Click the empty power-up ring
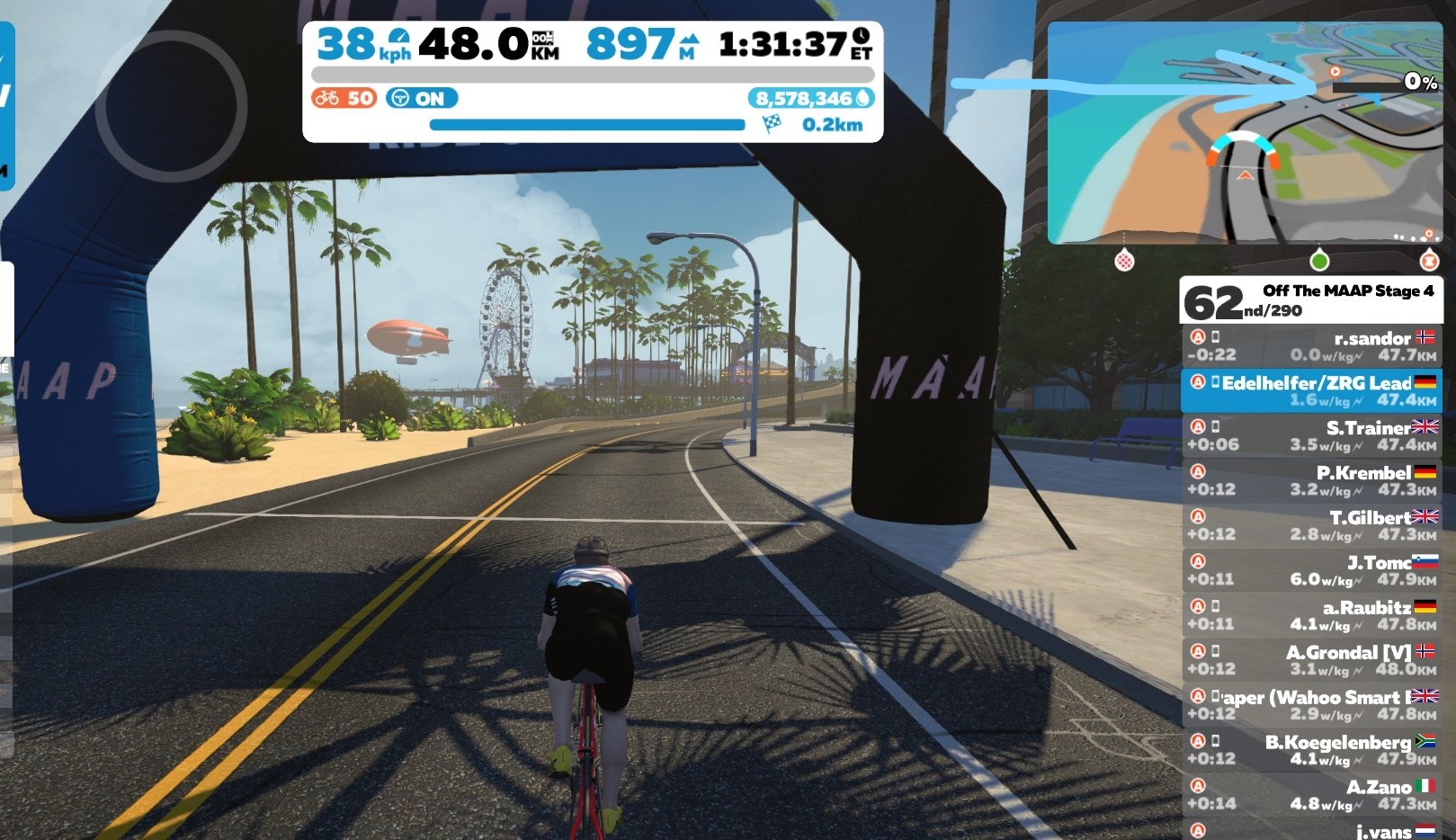This screenshot has height=840, width=1456. (x=171, y=106)
